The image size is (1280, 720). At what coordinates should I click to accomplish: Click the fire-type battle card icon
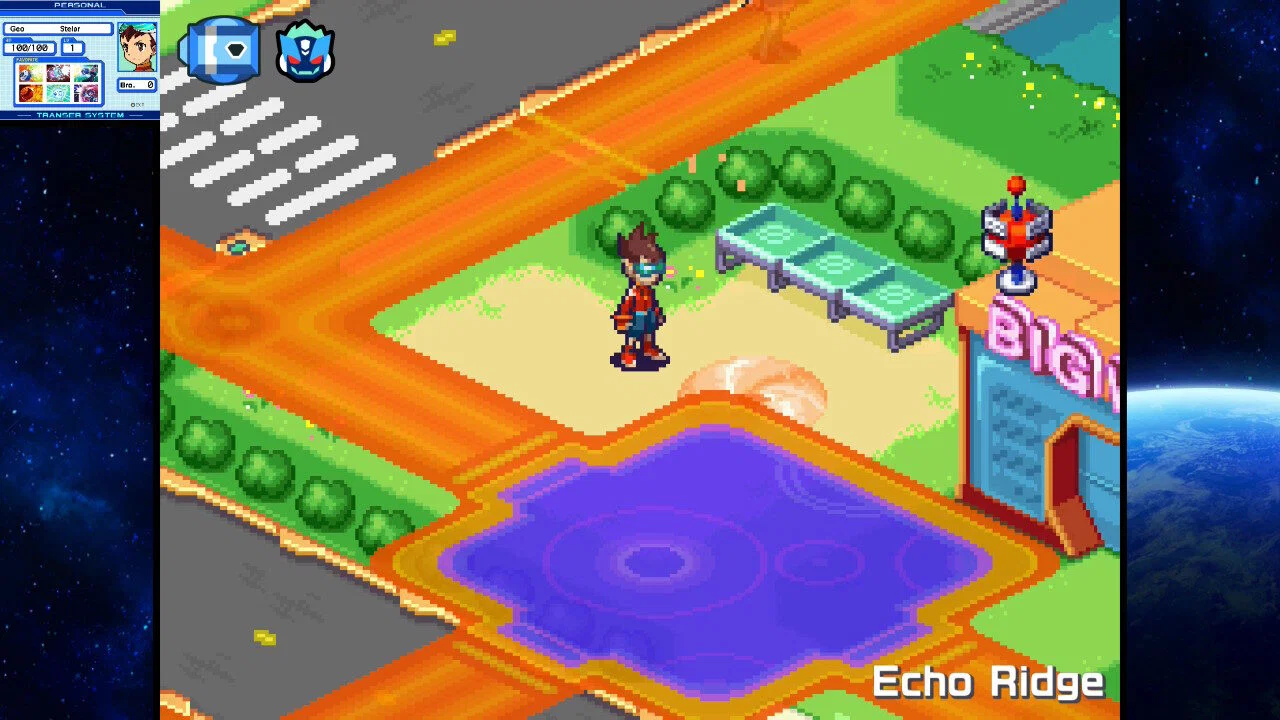click(x=30, y=92)
